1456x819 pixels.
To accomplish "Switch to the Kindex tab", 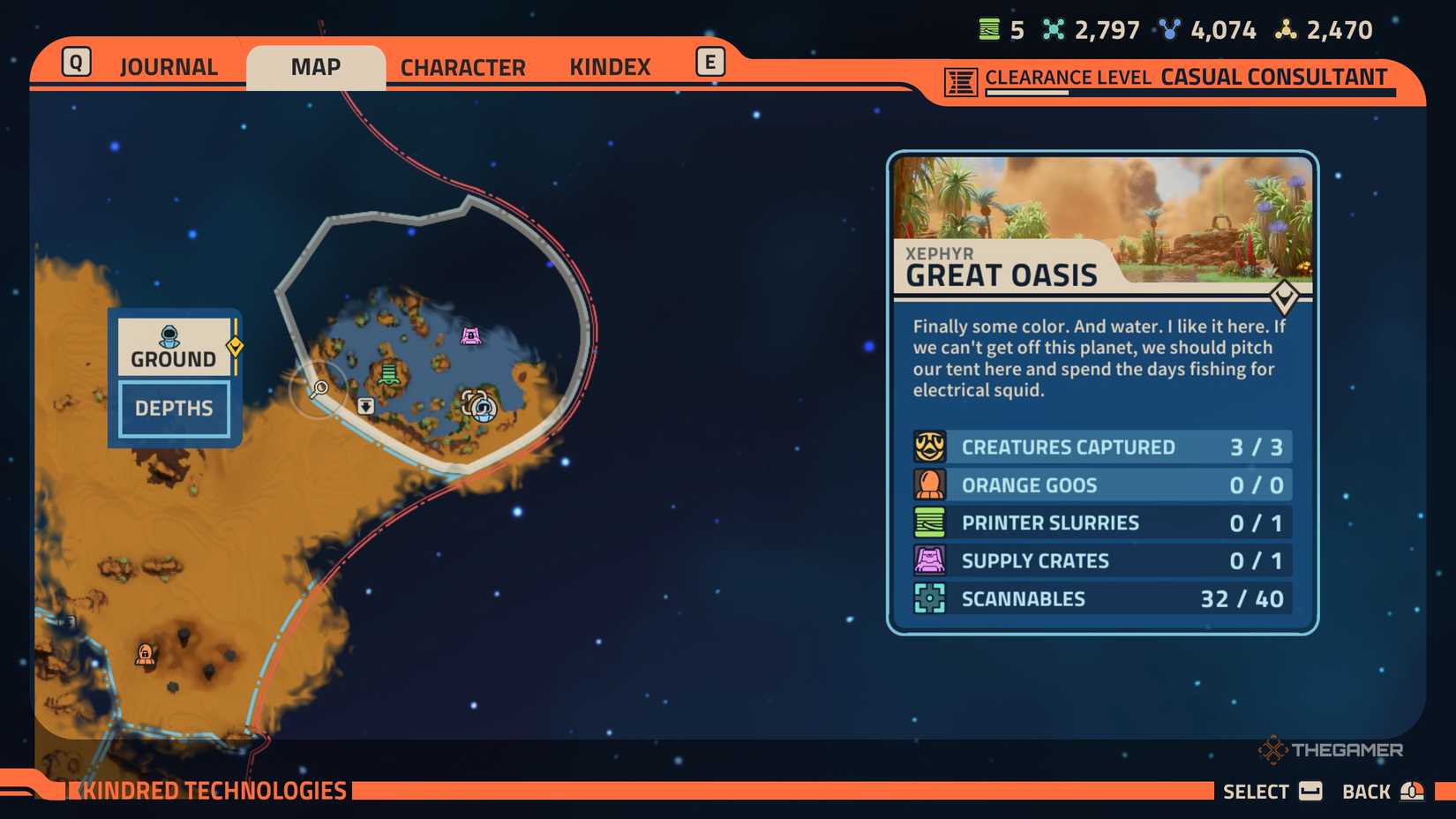I will pos(610,66).
